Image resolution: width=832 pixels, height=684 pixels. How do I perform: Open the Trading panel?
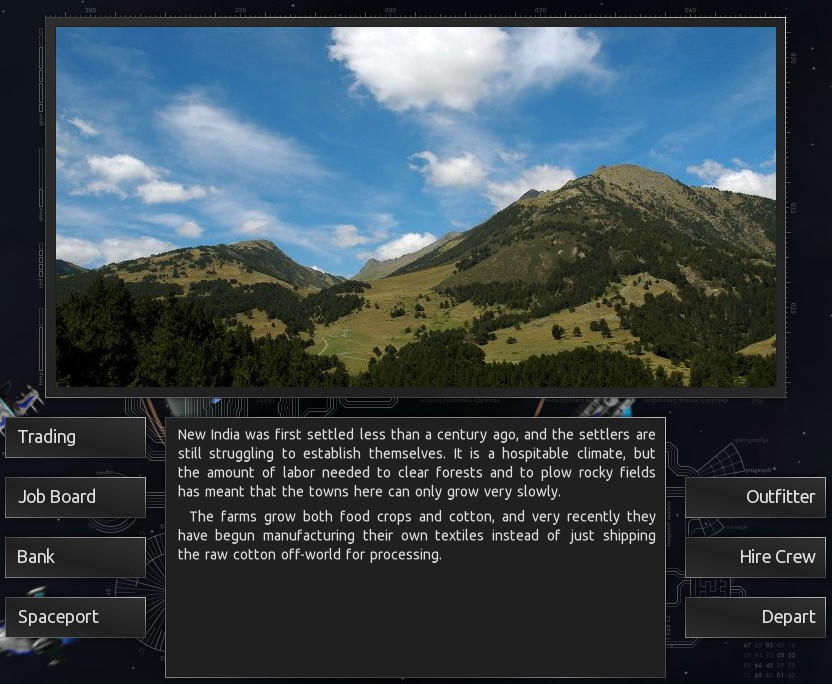coord(75,437)
